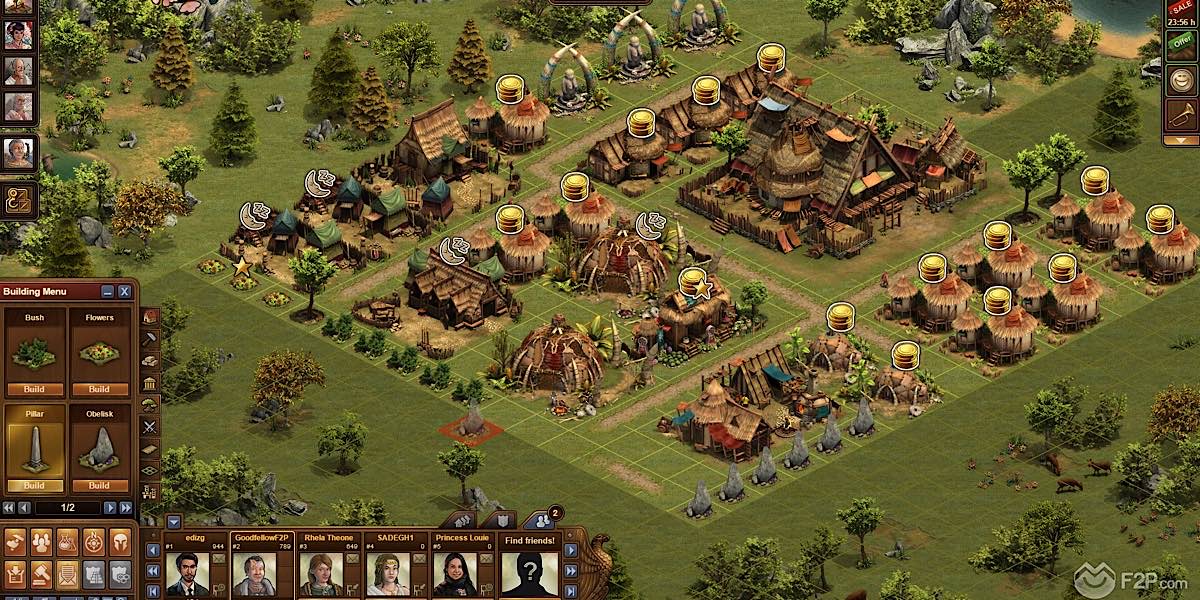Click the Find friends! silhouette
Image resolution: width=1200 pixels, height=600 pixels.
pos(529,574)
